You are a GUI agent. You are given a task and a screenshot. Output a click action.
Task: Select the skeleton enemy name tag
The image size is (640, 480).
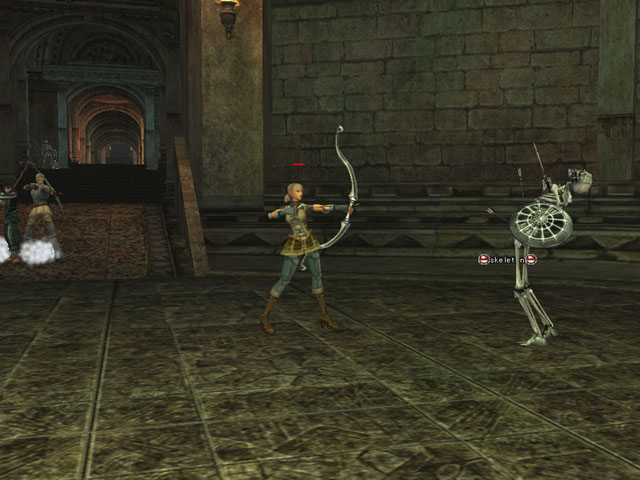507,260
